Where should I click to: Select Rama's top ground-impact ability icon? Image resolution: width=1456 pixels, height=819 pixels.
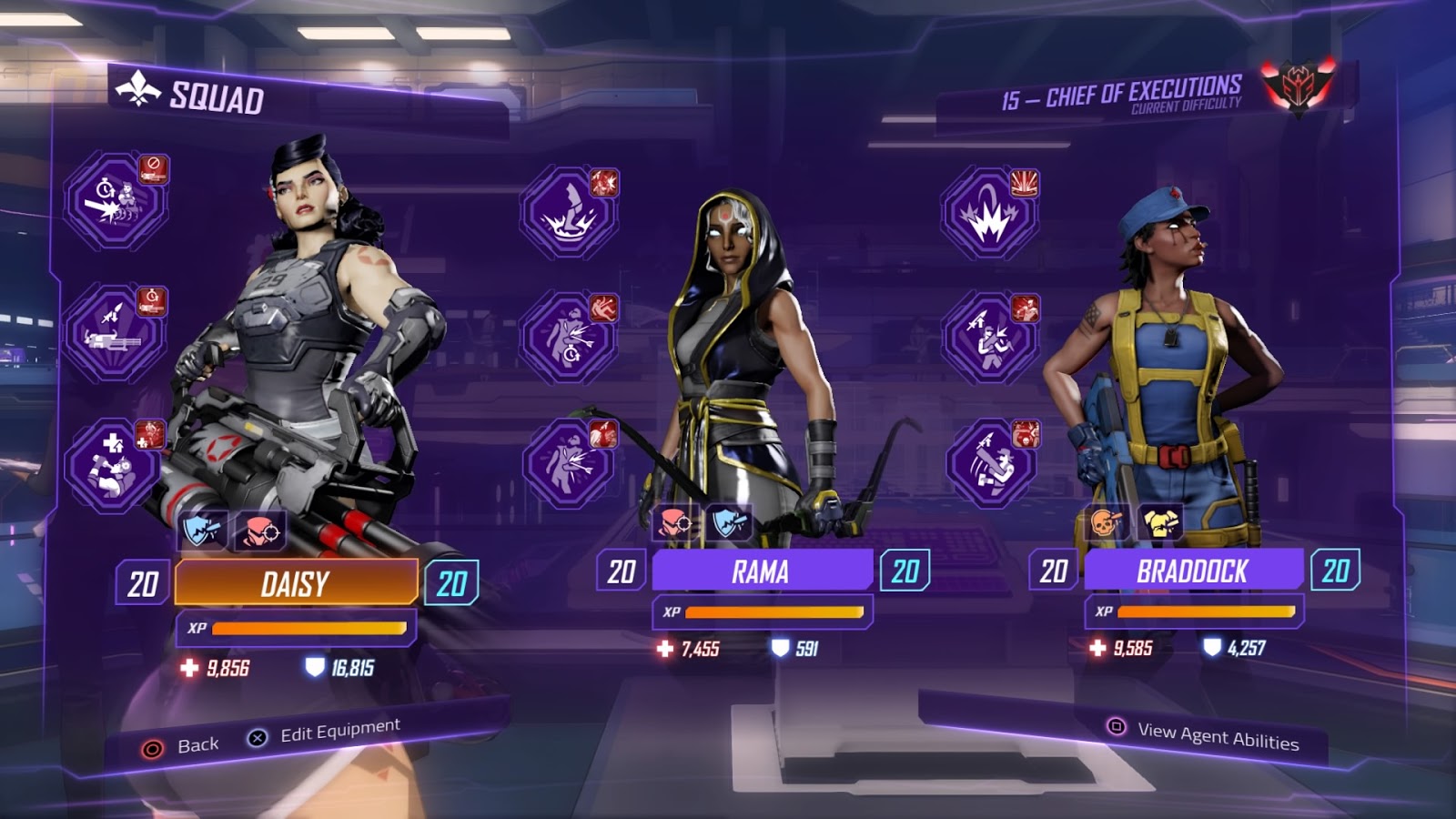pos(568,213)
